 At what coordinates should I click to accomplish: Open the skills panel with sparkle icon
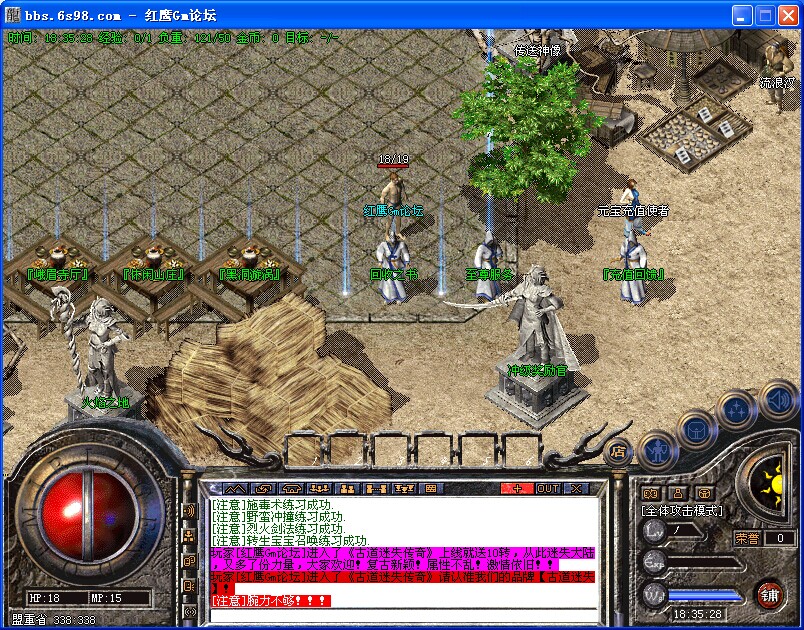[x=738, y=409]
